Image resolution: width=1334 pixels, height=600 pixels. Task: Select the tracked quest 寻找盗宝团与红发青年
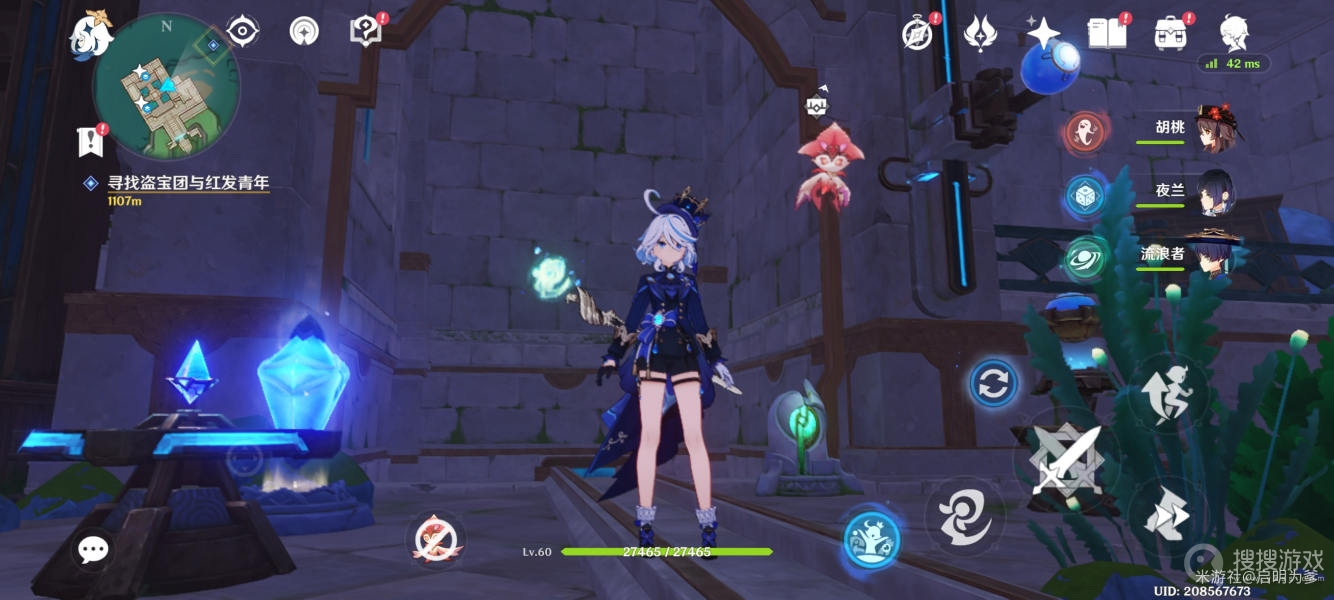coord(188,183)
